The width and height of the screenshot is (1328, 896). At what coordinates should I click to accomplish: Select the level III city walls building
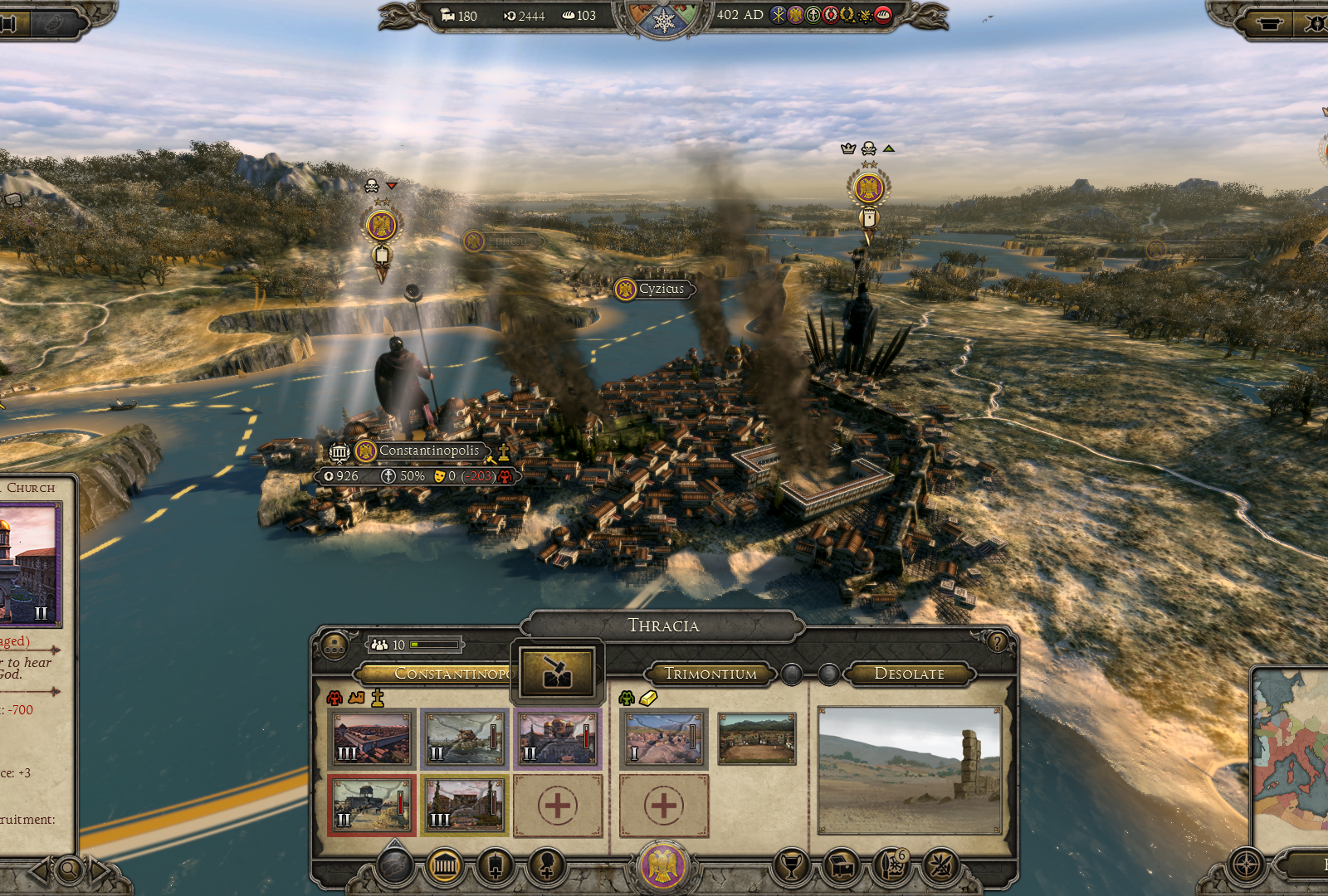click(372, 738)
